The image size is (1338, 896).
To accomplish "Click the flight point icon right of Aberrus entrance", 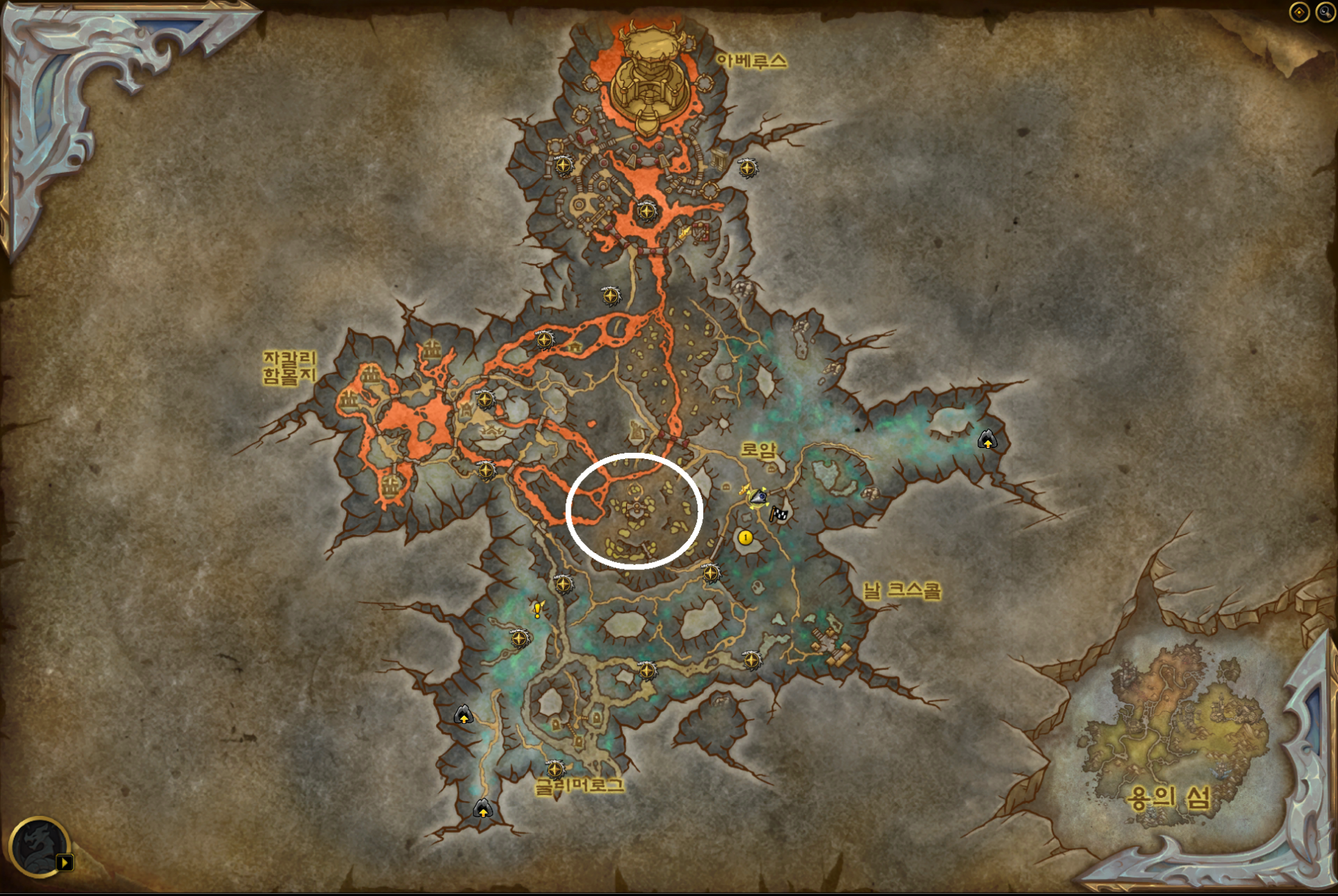I will [x=748, y=169].
